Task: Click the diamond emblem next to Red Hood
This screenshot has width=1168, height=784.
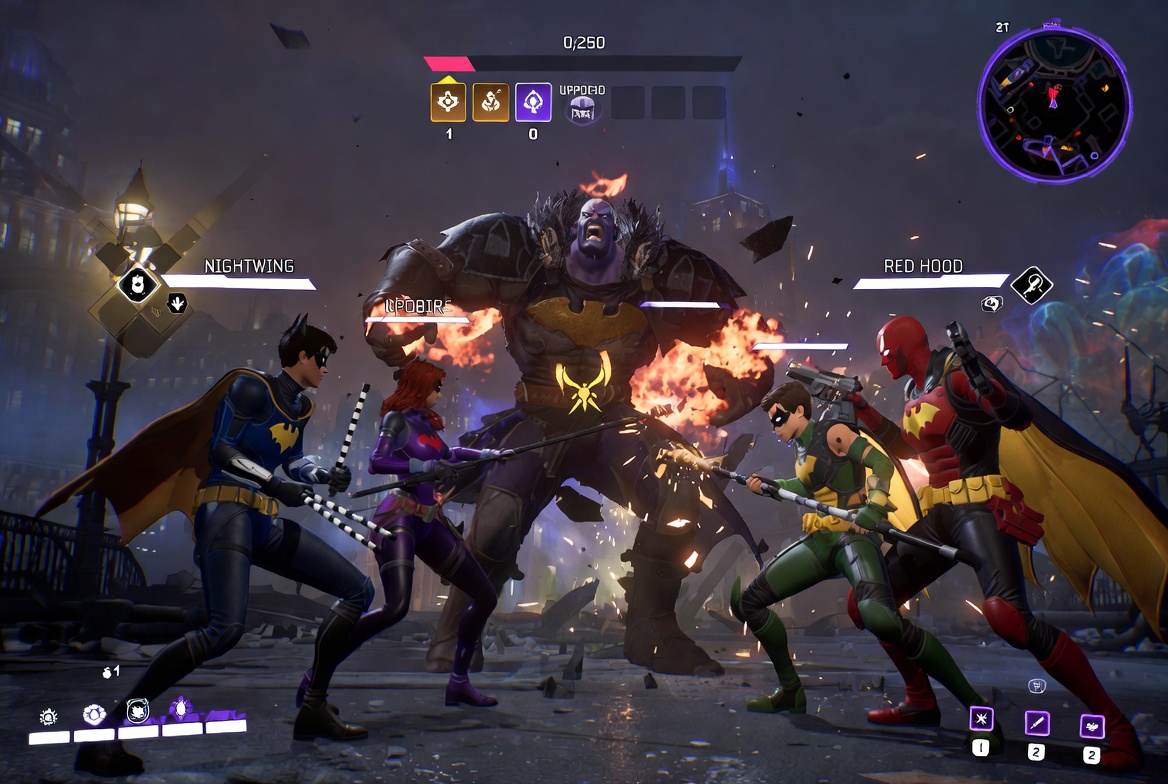Action: point(1031,285)
